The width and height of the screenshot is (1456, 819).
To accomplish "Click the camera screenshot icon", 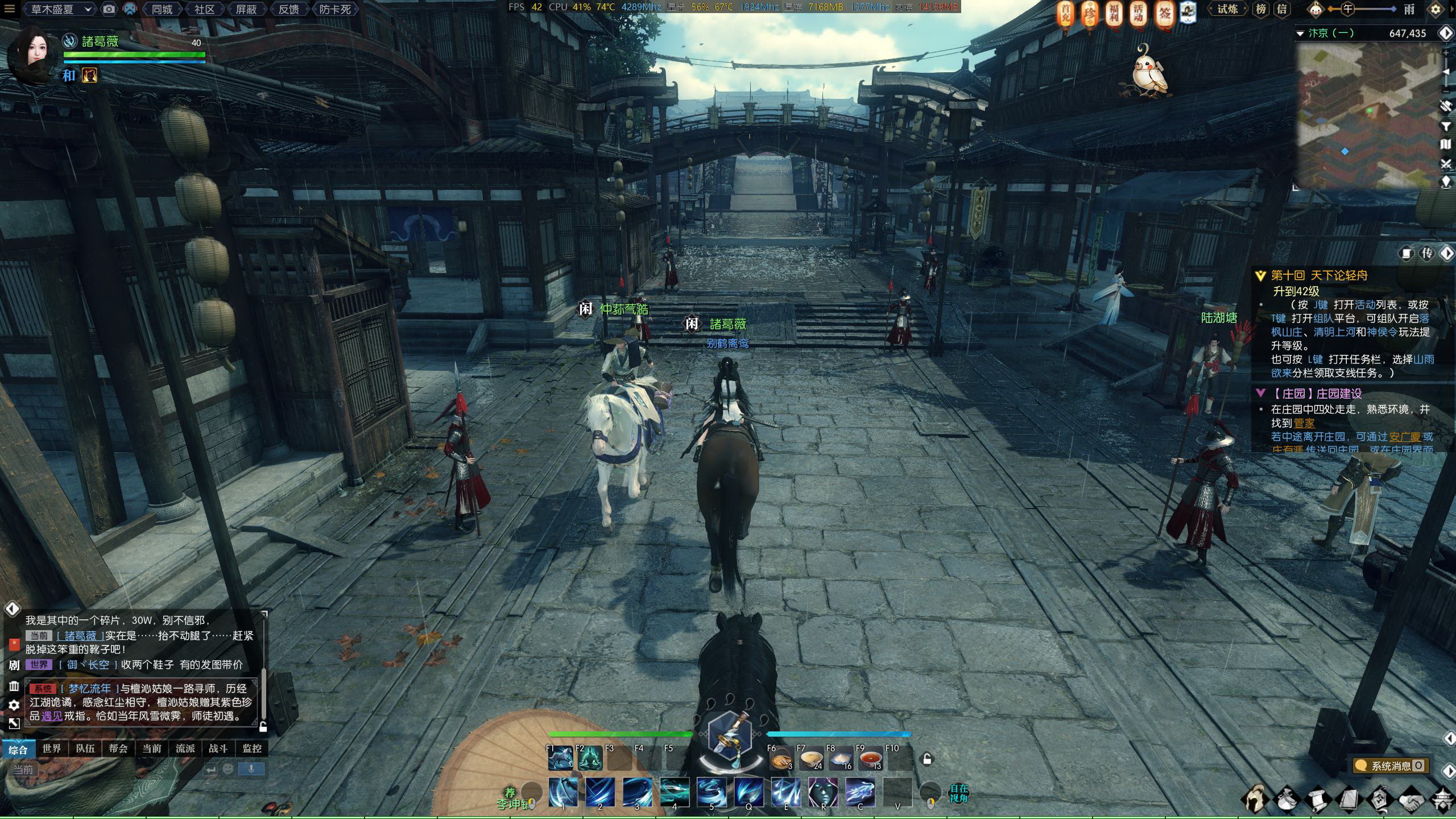I will 109,9.
